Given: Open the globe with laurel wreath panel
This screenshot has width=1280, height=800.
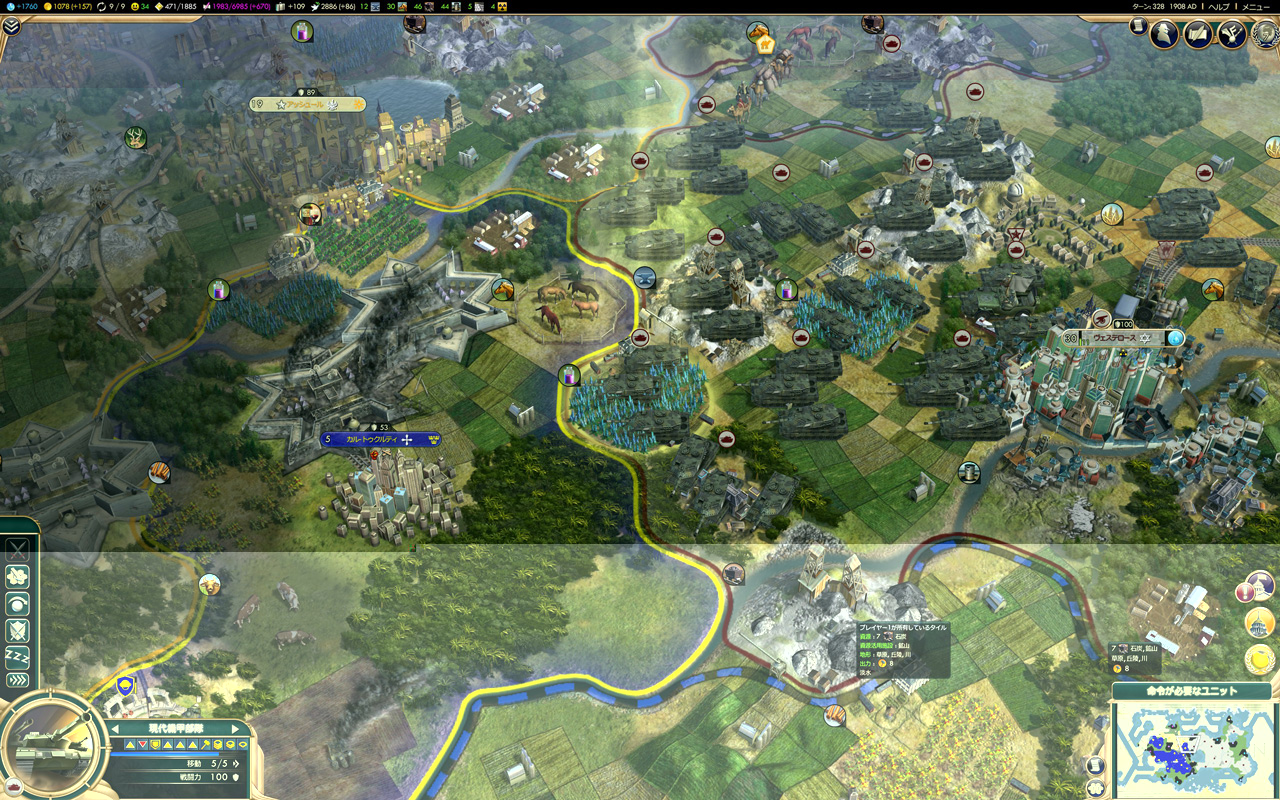Looking at the screenshot, I should pyautogui.click(x=1265, y=34).
